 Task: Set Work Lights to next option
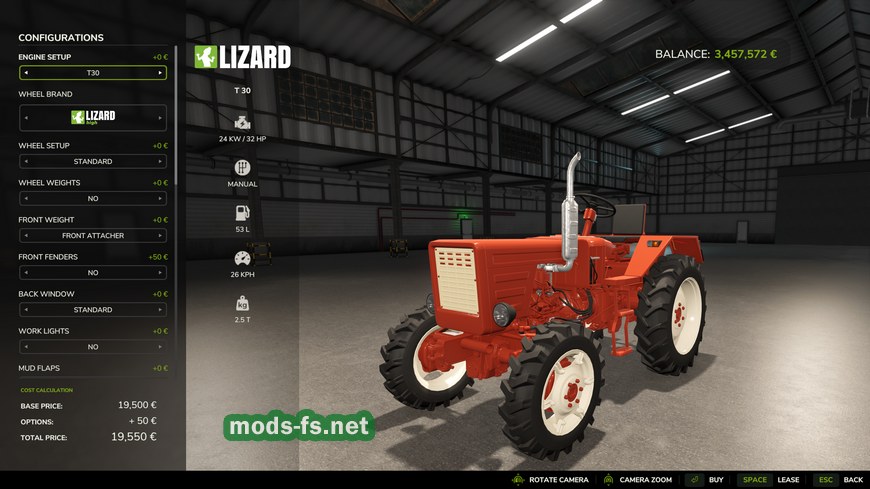[x=160, y=347]
